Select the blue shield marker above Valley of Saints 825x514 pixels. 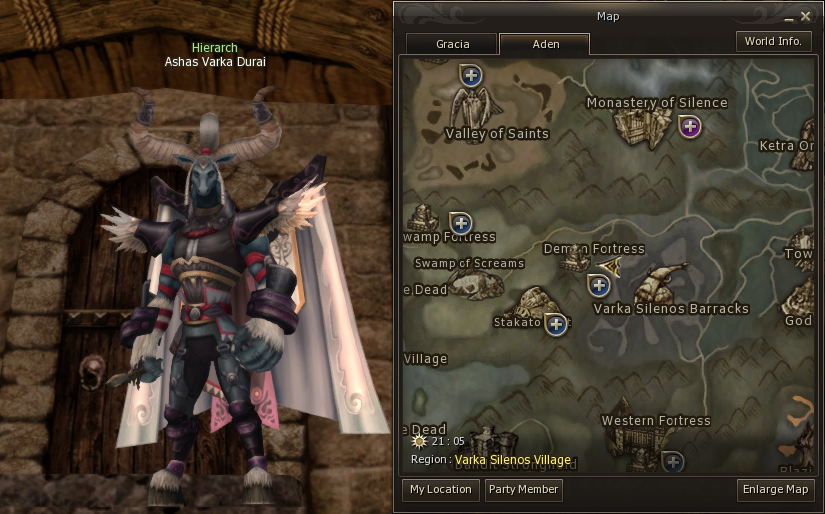pyautogui.click(x=471, y=74)
